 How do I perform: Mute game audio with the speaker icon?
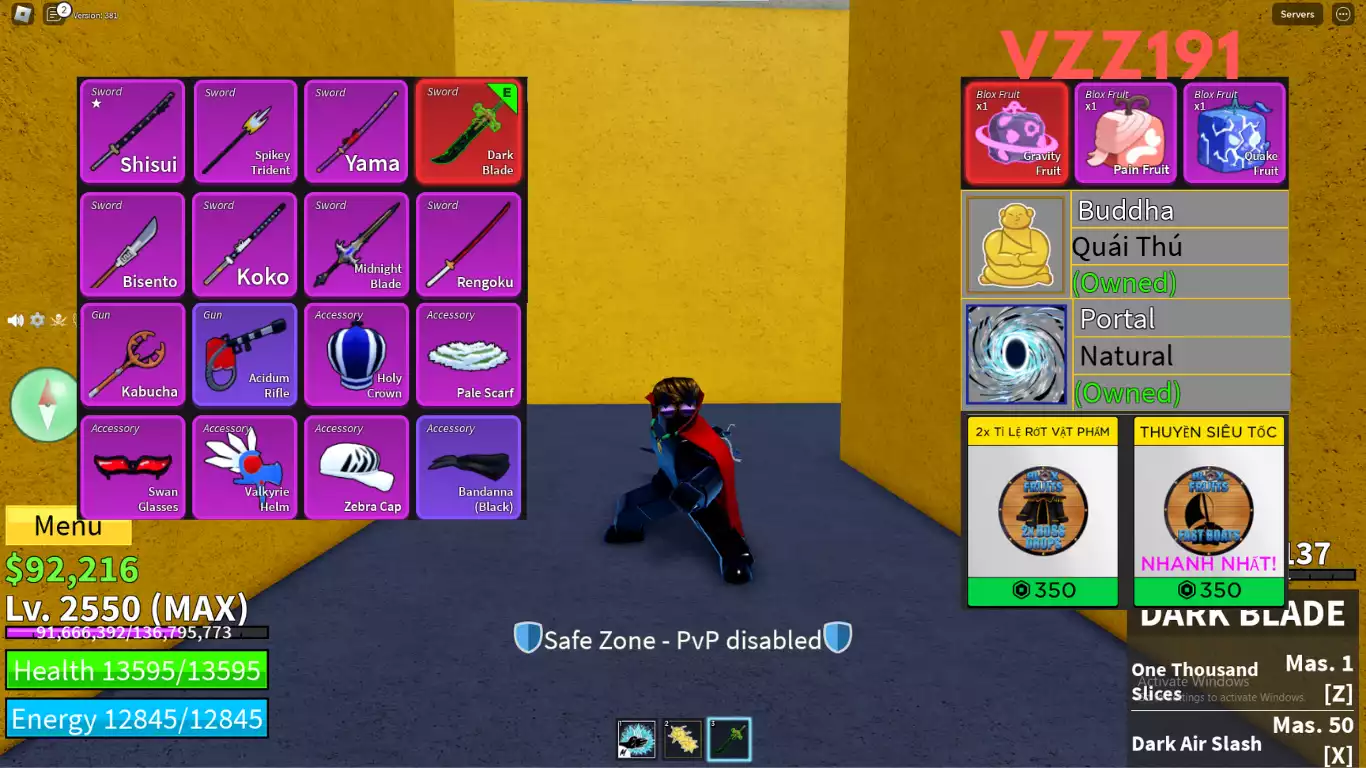(15, 320)
